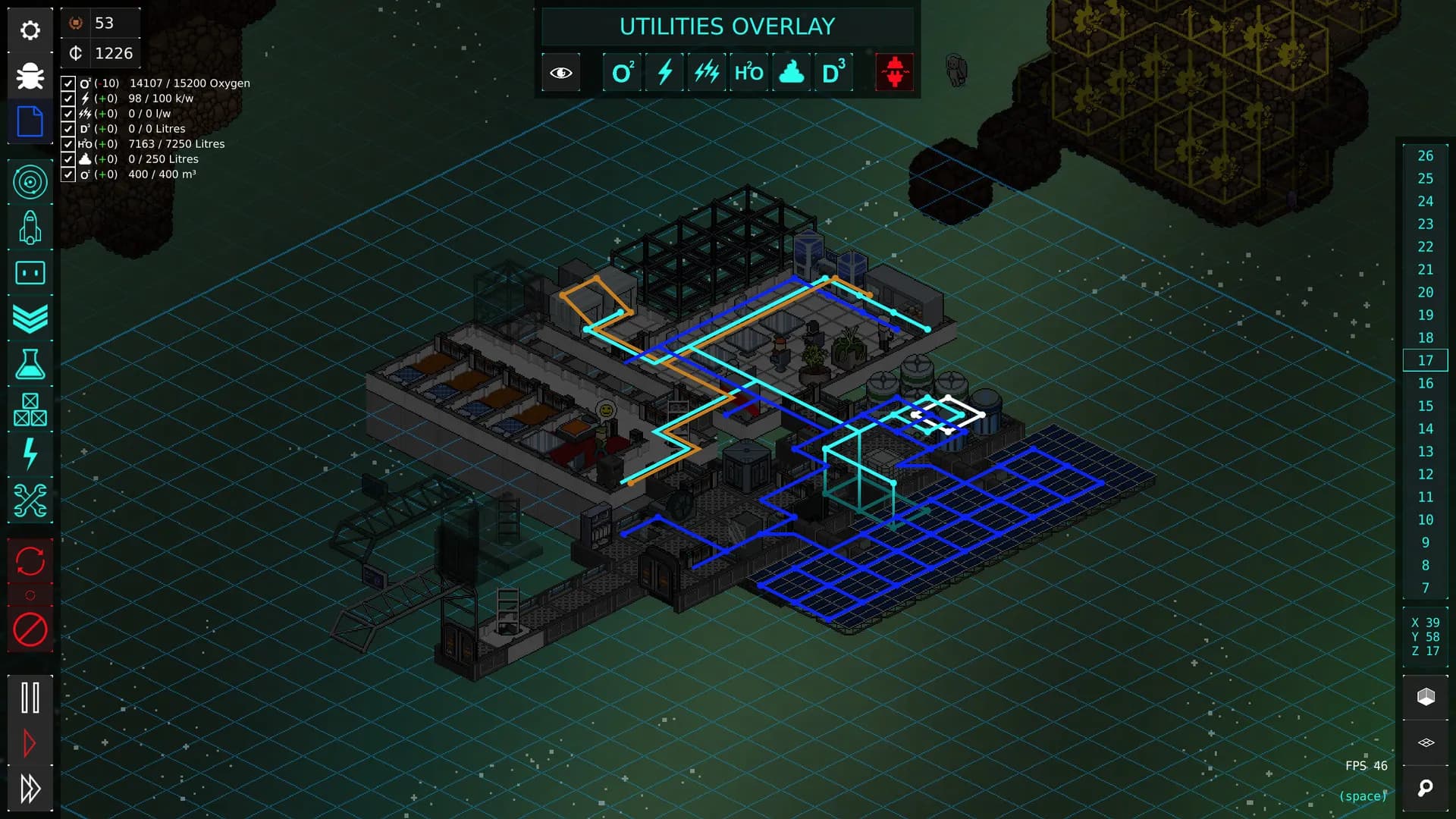Pause the game simulation

pyautogui.click(x=30, y=698)
